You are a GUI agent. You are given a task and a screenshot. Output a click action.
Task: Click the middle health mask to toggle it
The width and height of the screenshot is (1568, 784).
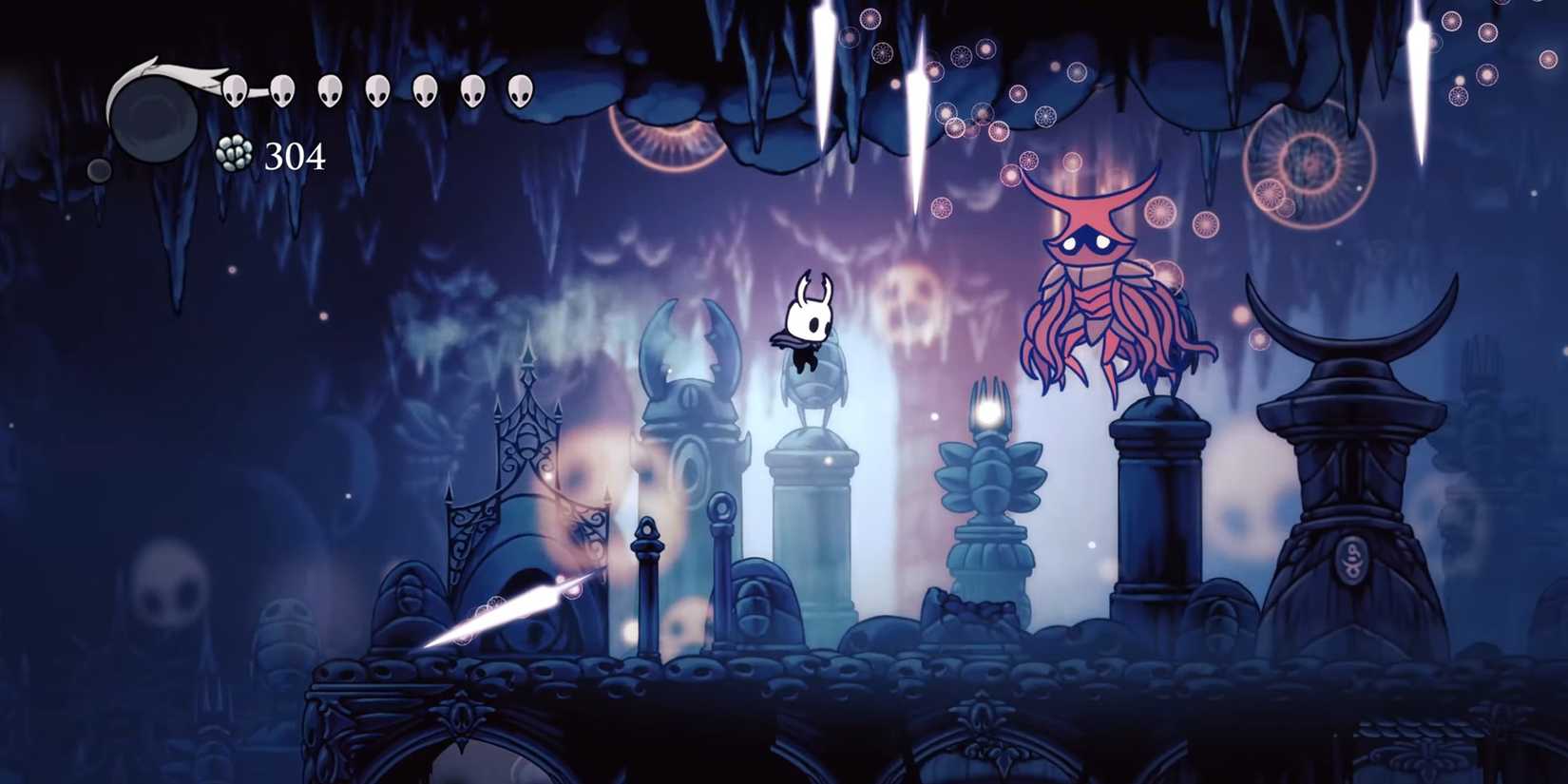(x=379, y=91)
